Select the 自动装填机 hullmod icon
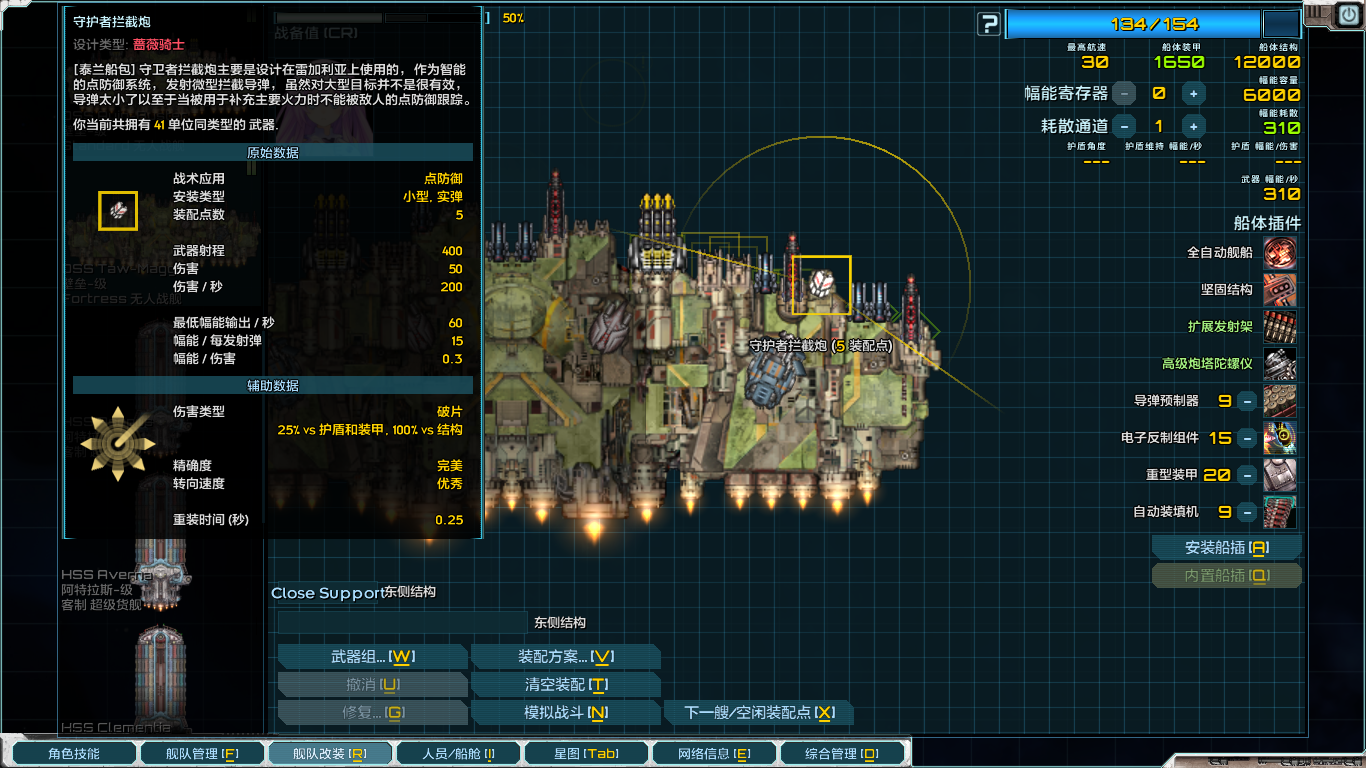Screen dimensions: 1366x768 [x=1280, y=511]
